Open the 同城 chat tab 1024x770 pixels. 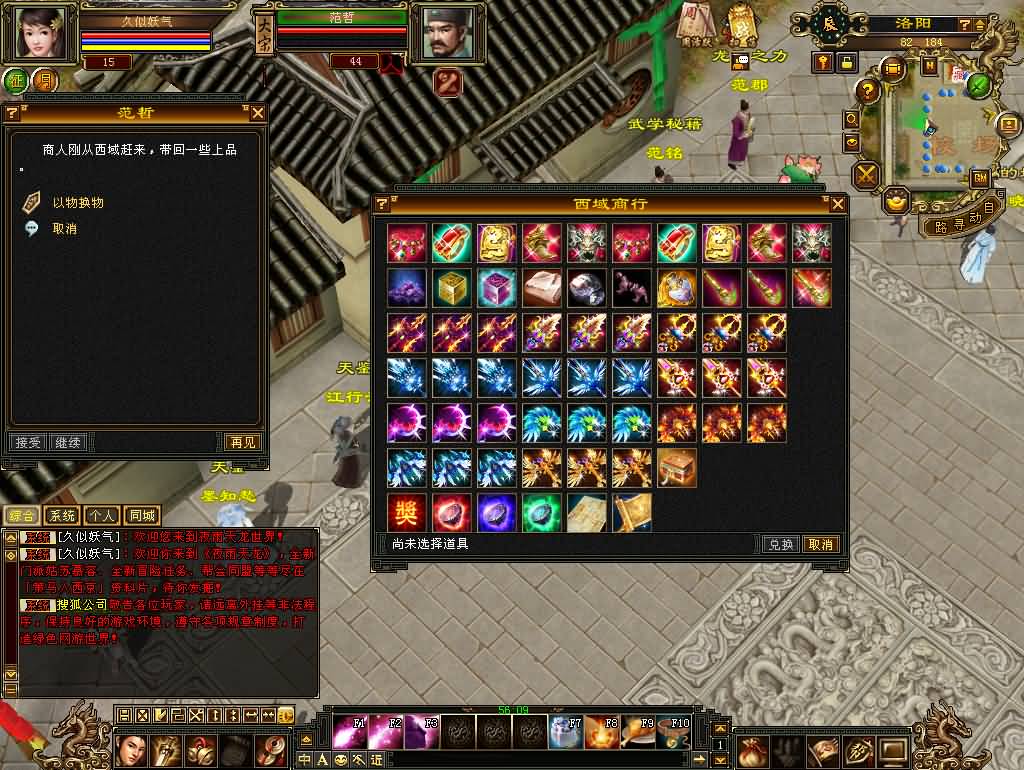pyautogui.click(x=142, y=516)
